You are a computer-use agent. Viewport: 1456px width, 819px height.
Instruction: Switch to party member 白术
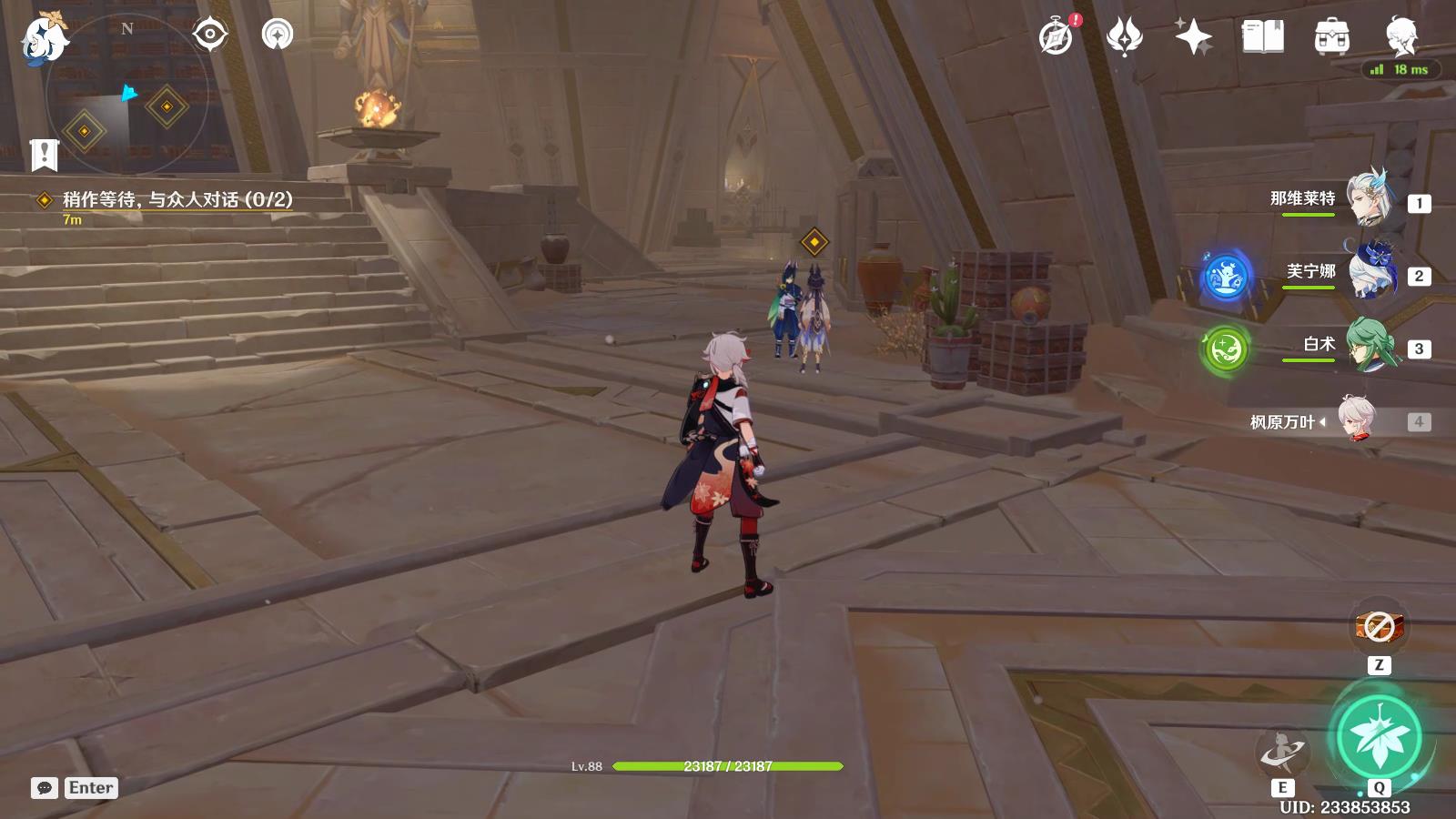1370,345
